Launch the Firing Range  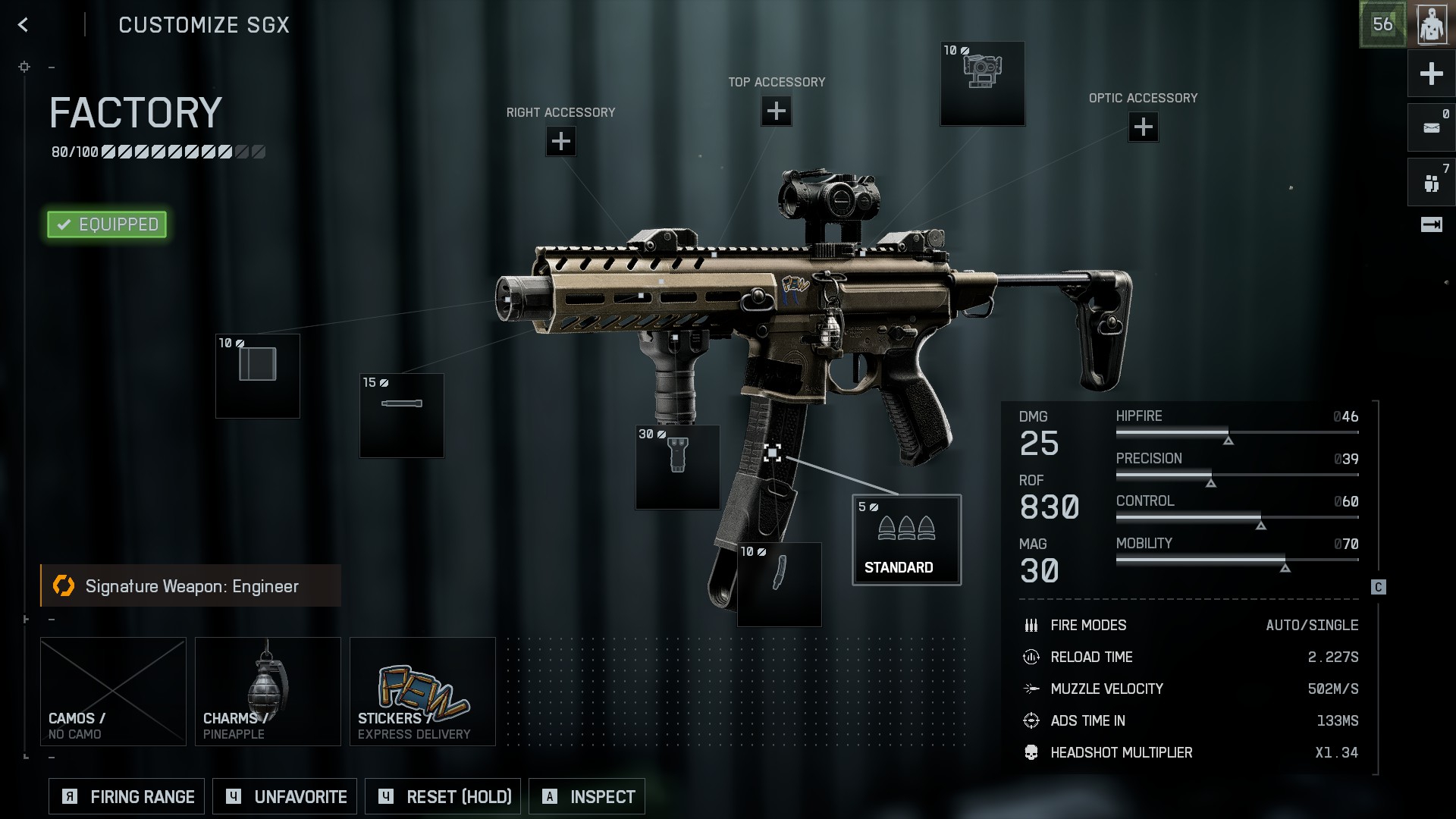click(127, 797)
